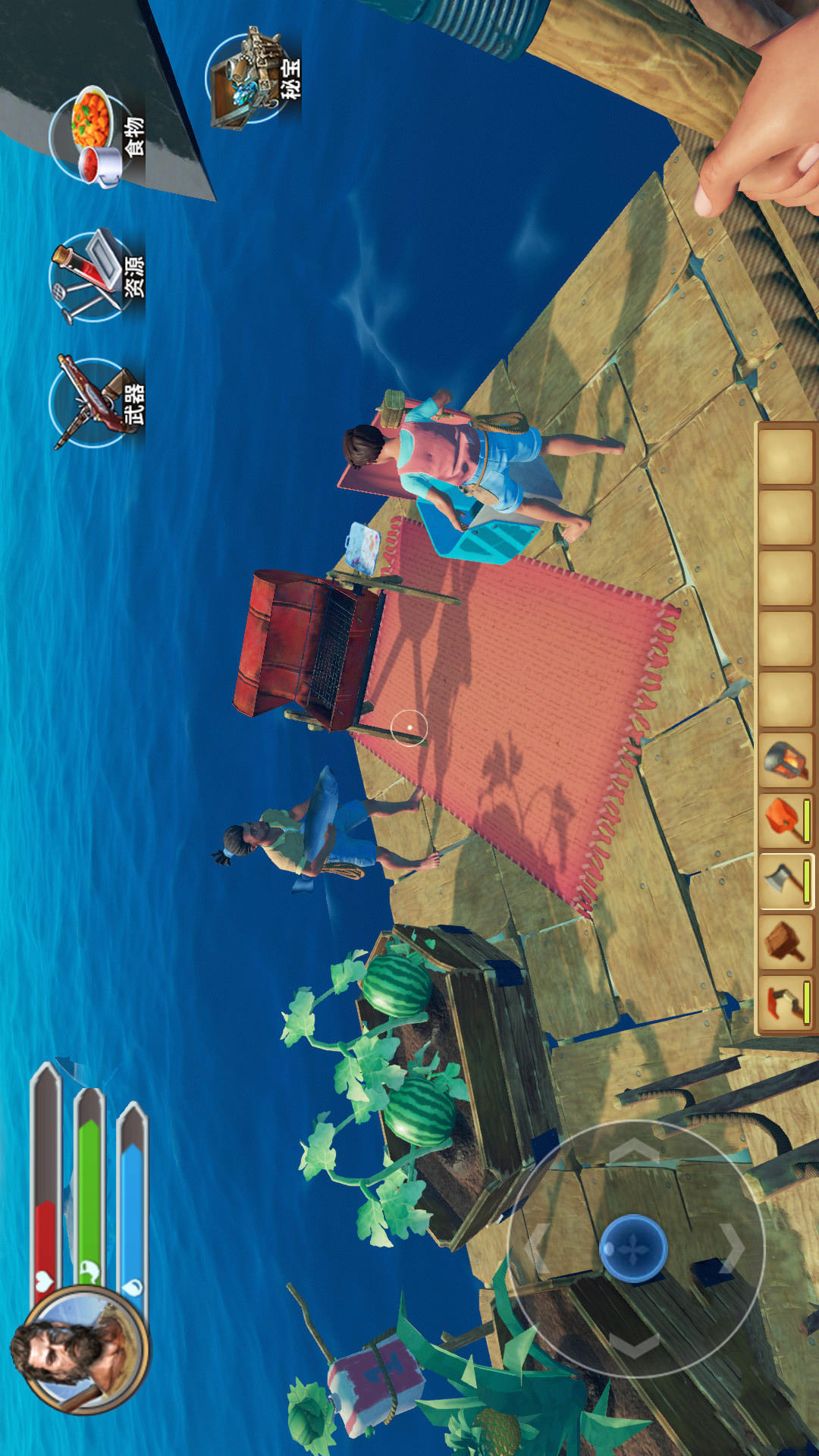The height and width of the screenshot is (1456, 819).
Task: Tap the blue movement joystick knob
Action: coord(633,1247)
